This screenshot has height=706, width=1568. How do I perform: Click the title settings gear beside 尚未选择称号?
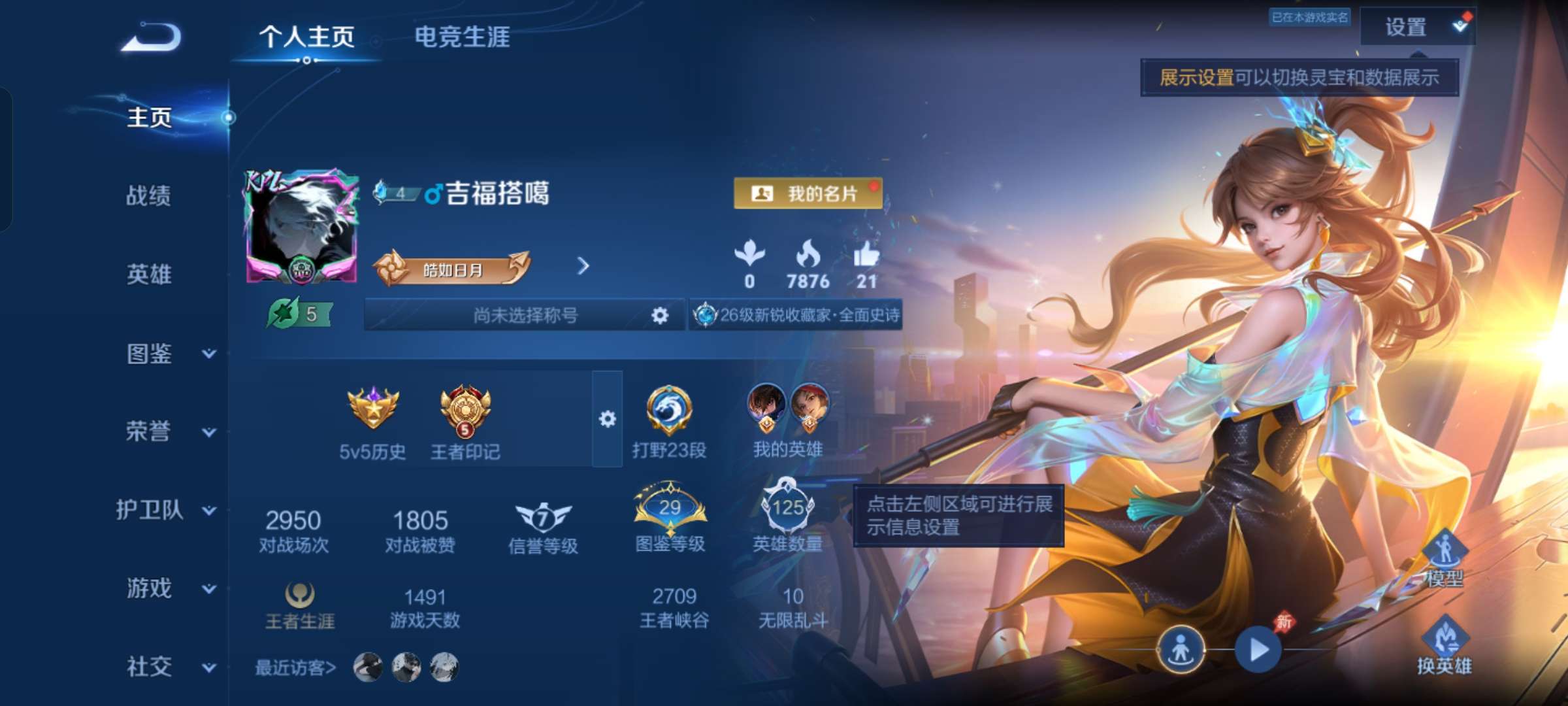(659, 316)
